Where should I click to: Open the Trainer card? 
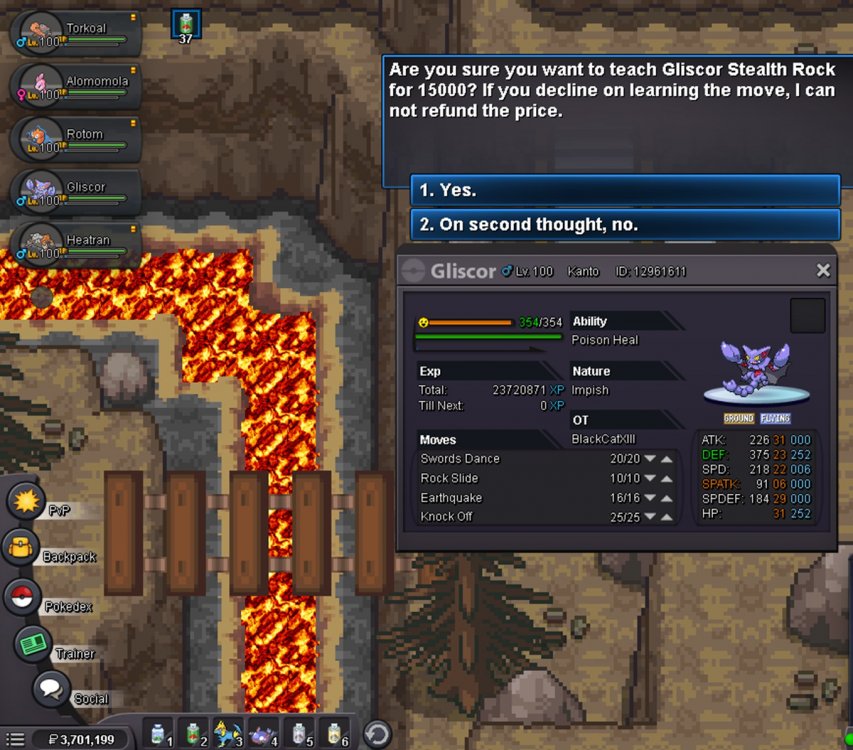(33, 643)
